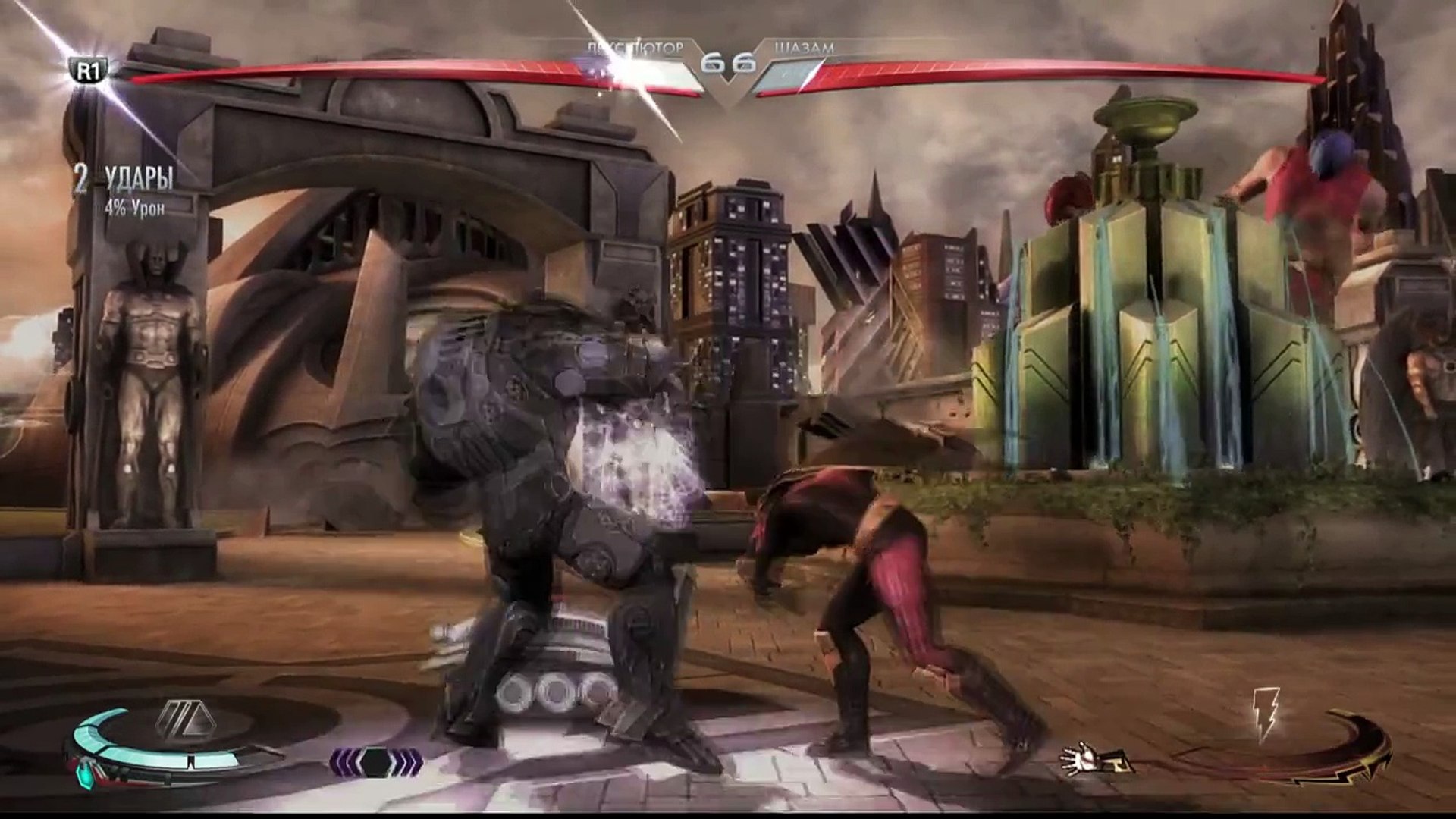The image size is (1456, 819).
Task: Click the purple hexagon clash indicator
Action: pyautogui.click(x=376, y=761)
